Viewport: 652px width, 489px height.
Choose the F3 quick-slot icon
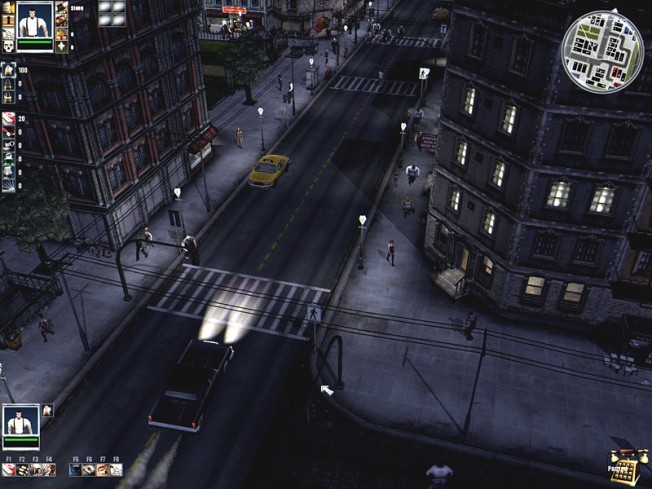(35, 469)
